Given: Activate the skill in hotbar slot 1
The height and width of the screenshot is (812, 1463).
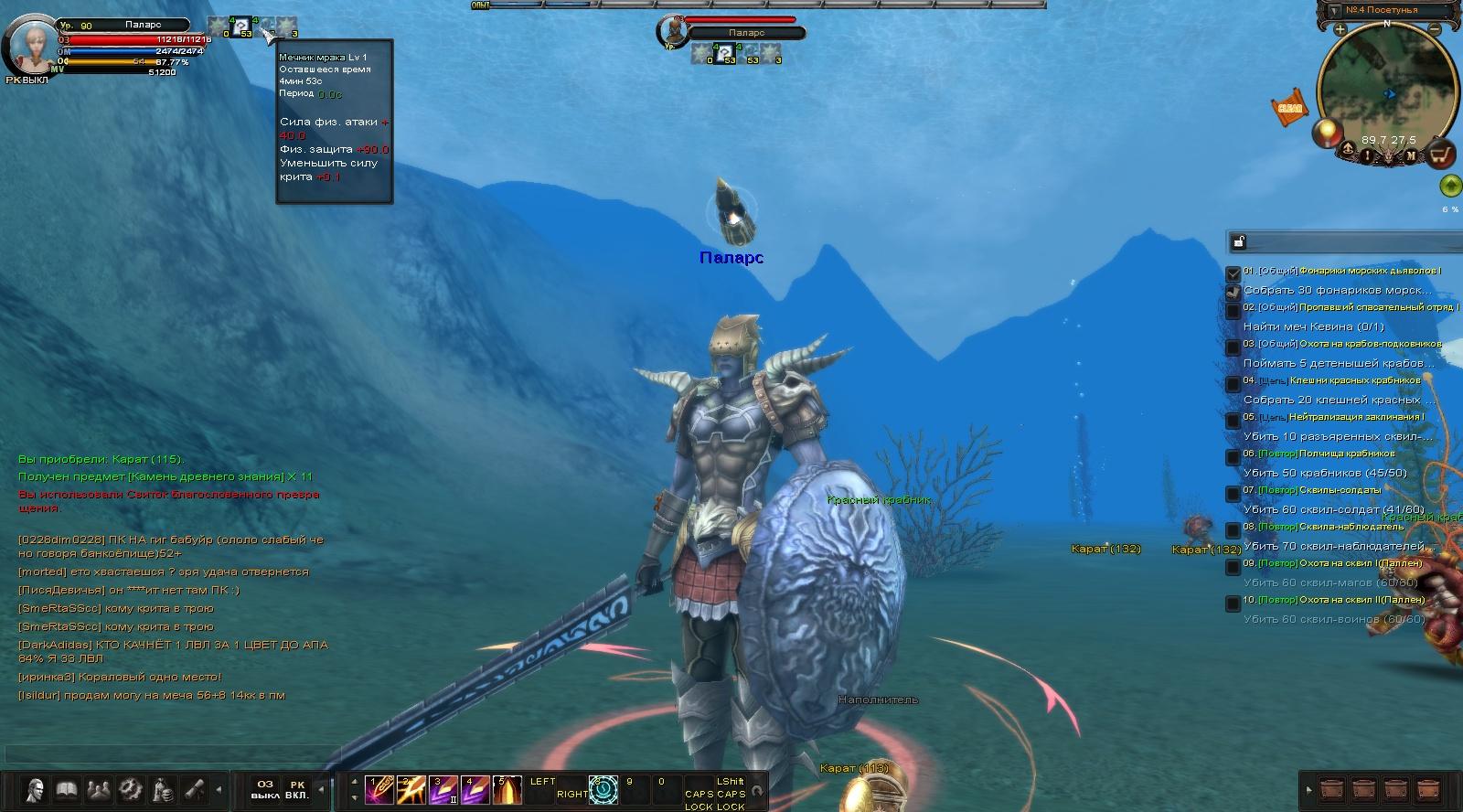Looking at the screenshot, I should [379, 790].
